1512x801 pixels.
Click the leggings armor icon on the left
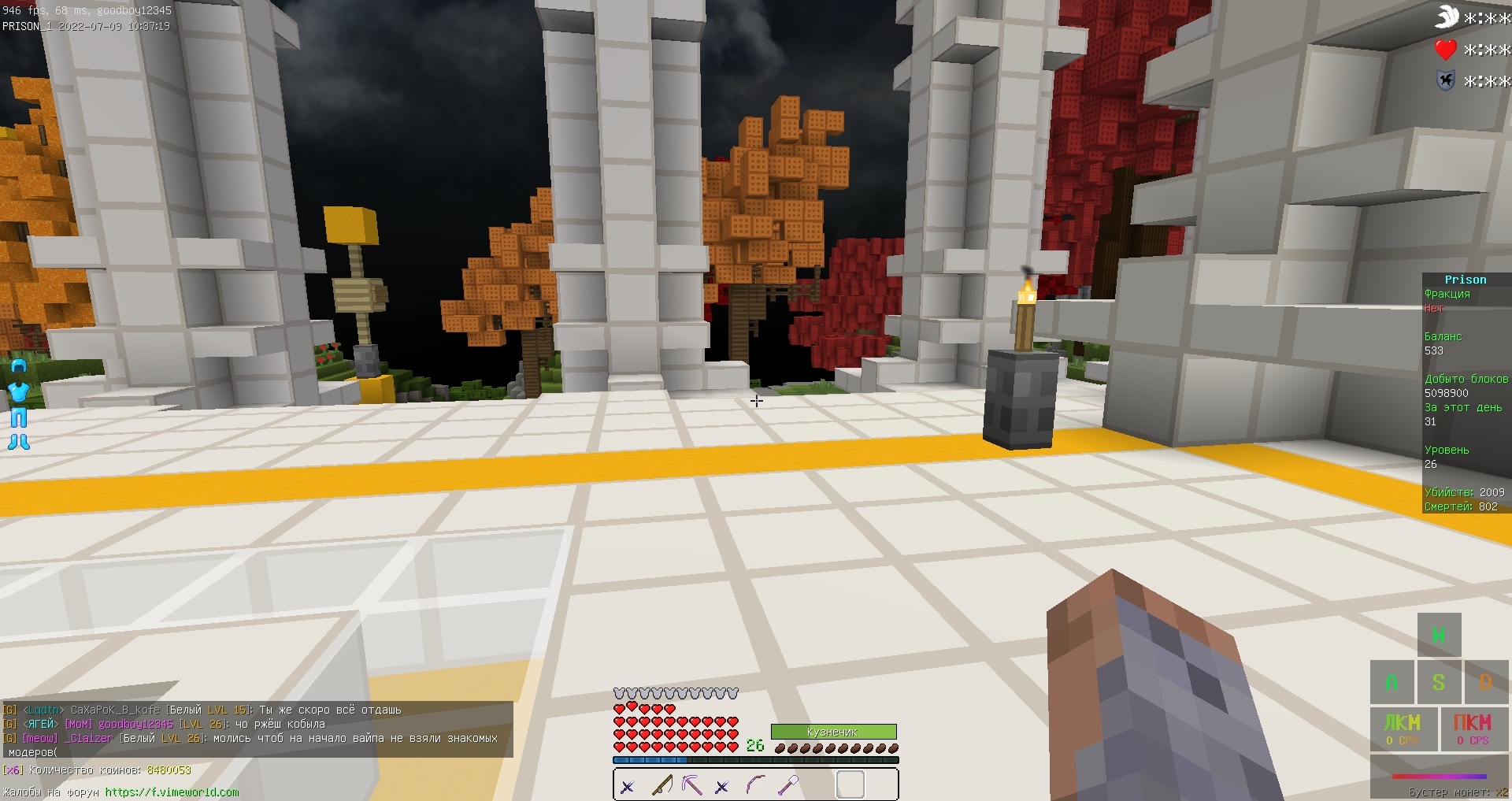coord(17,417)
